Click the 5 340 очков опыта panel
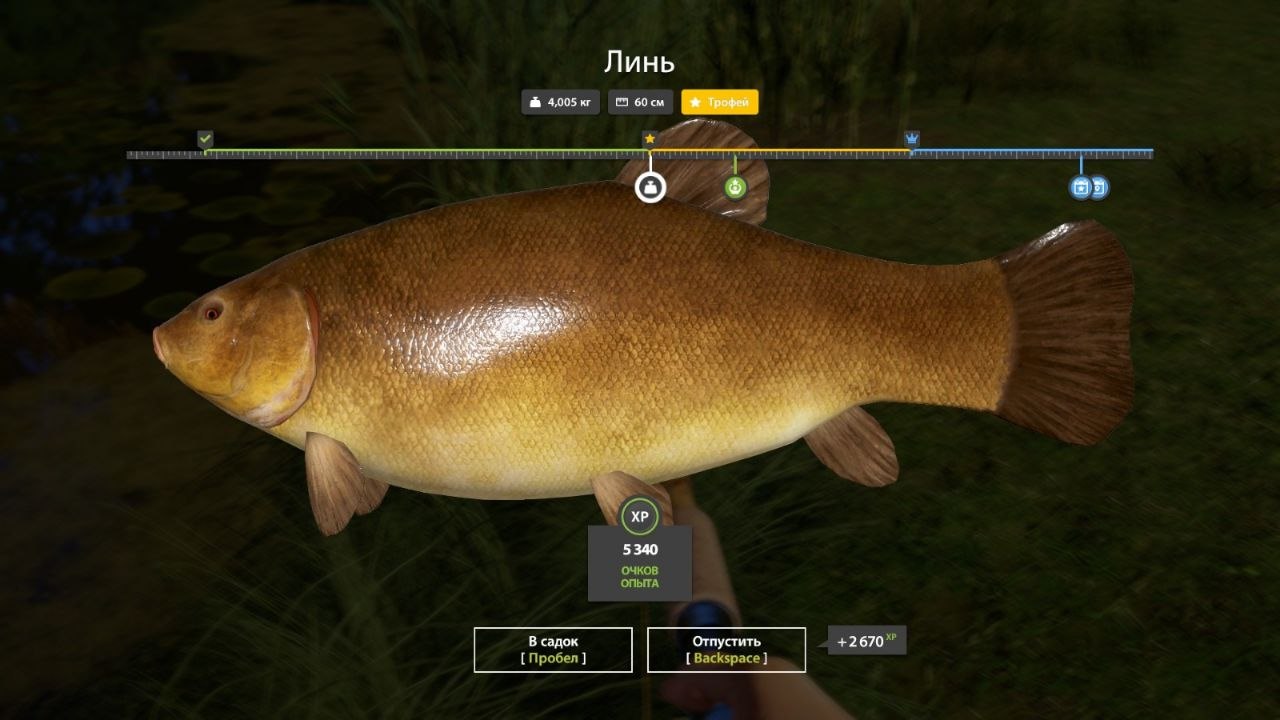This screenshot has height=720, width=1280. pyautogui.click(x=640, y=560)
